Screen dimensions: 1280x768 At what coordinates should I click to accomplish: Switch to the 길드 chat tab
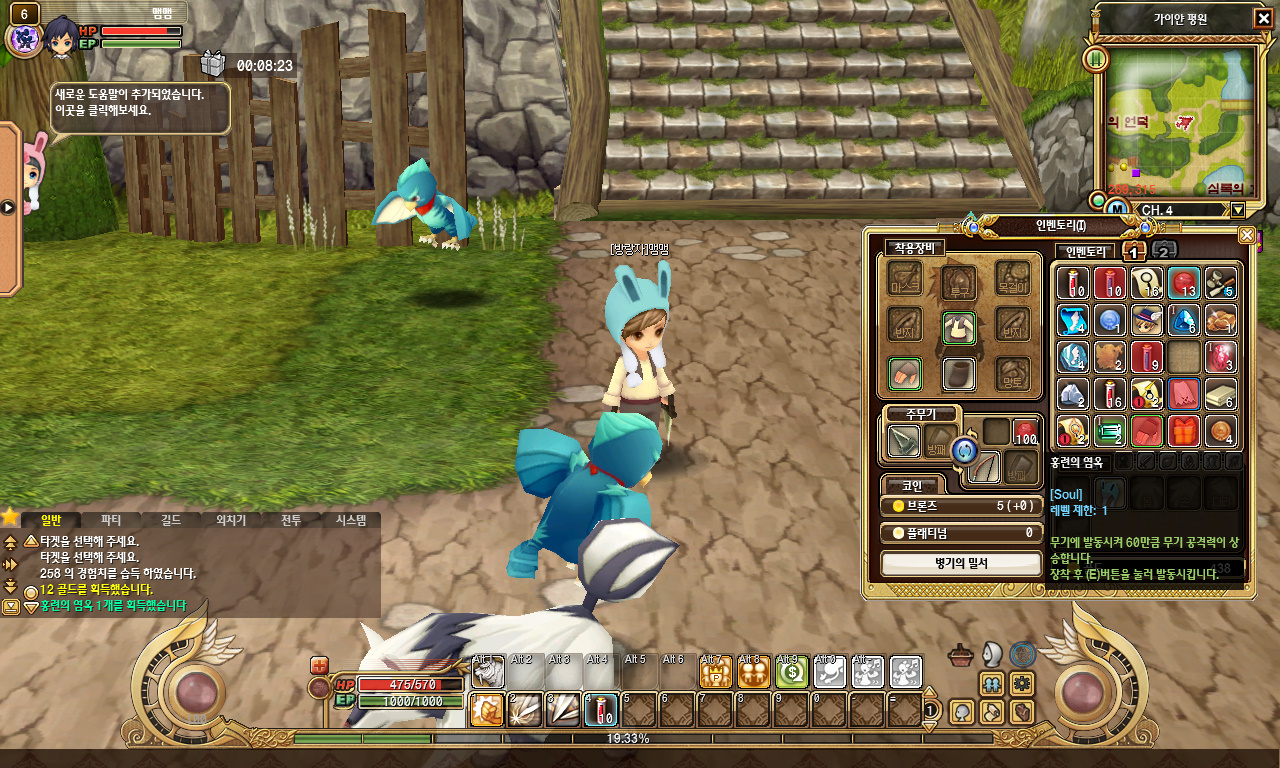(170, 520)
